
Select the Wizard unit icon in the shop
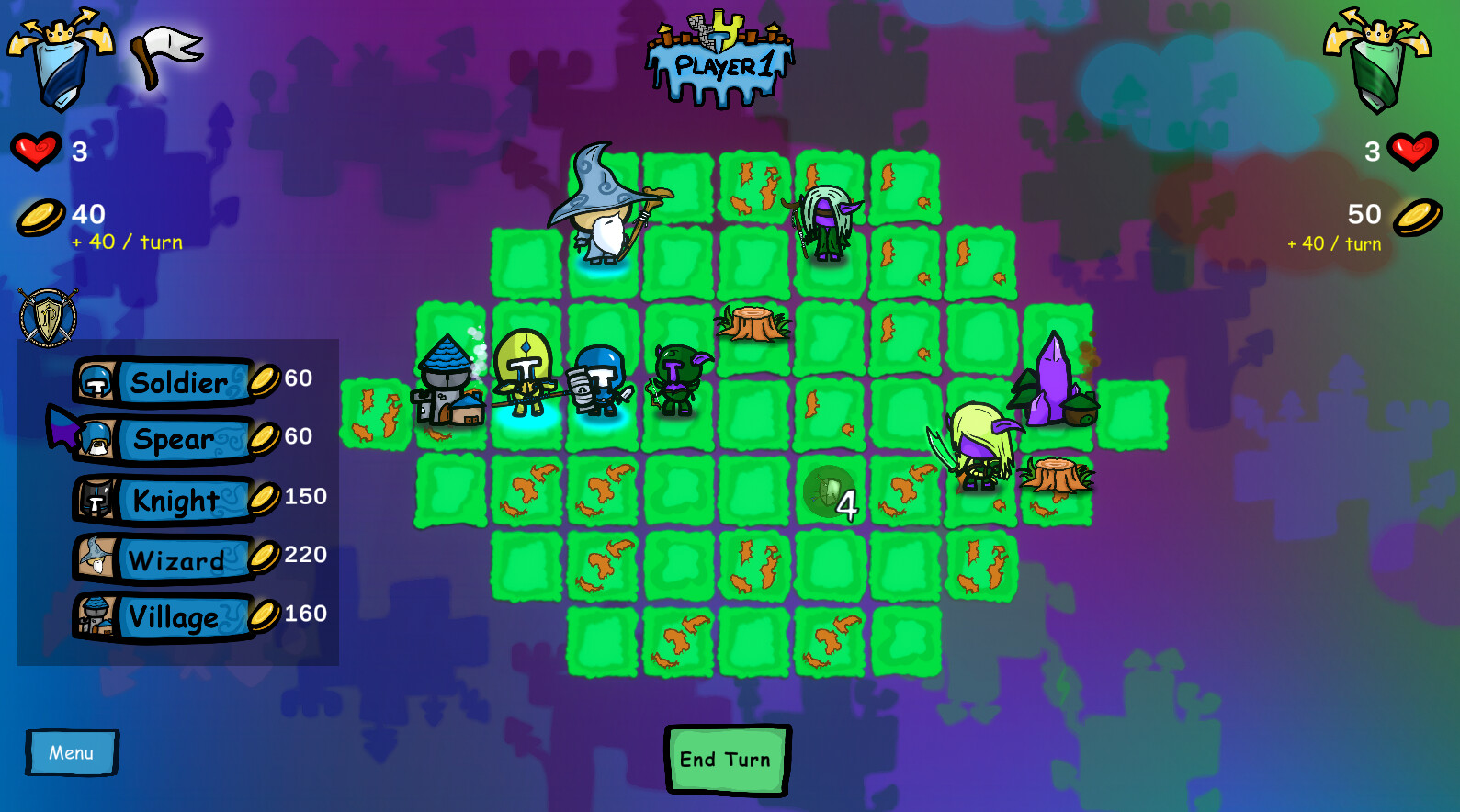pyautogui.click(x=96, y=558)
